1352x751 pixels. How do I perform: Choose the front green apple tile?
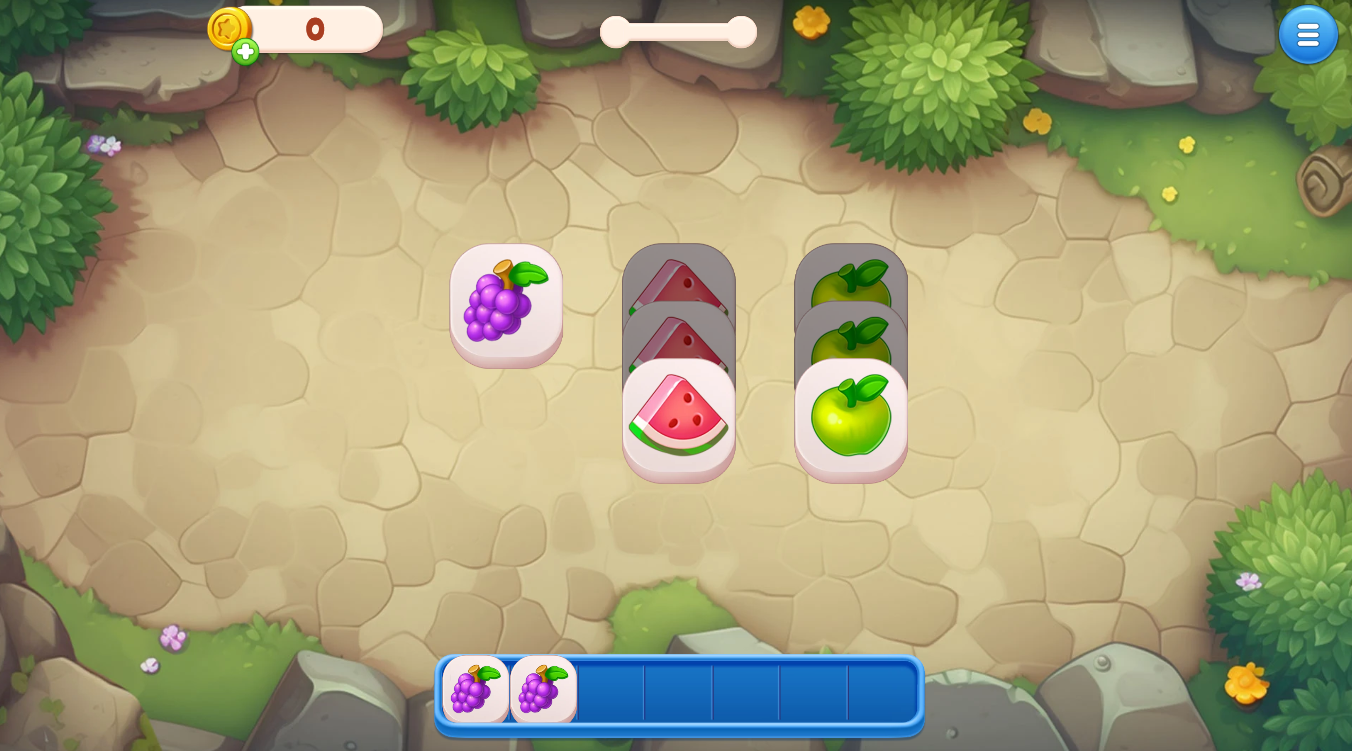tap(851, 416)
